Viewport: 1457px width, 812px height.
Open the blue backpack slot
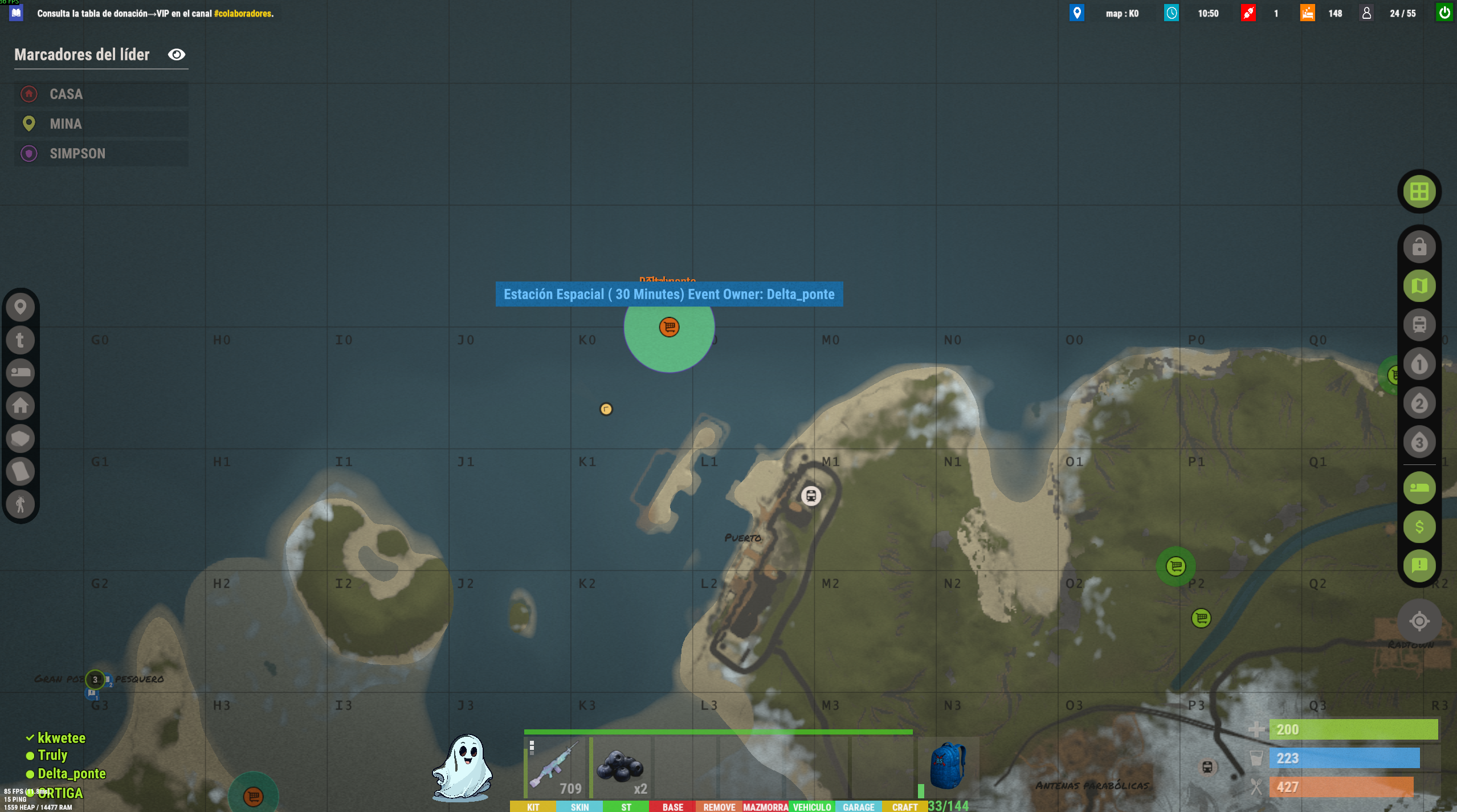pos(948,767)
